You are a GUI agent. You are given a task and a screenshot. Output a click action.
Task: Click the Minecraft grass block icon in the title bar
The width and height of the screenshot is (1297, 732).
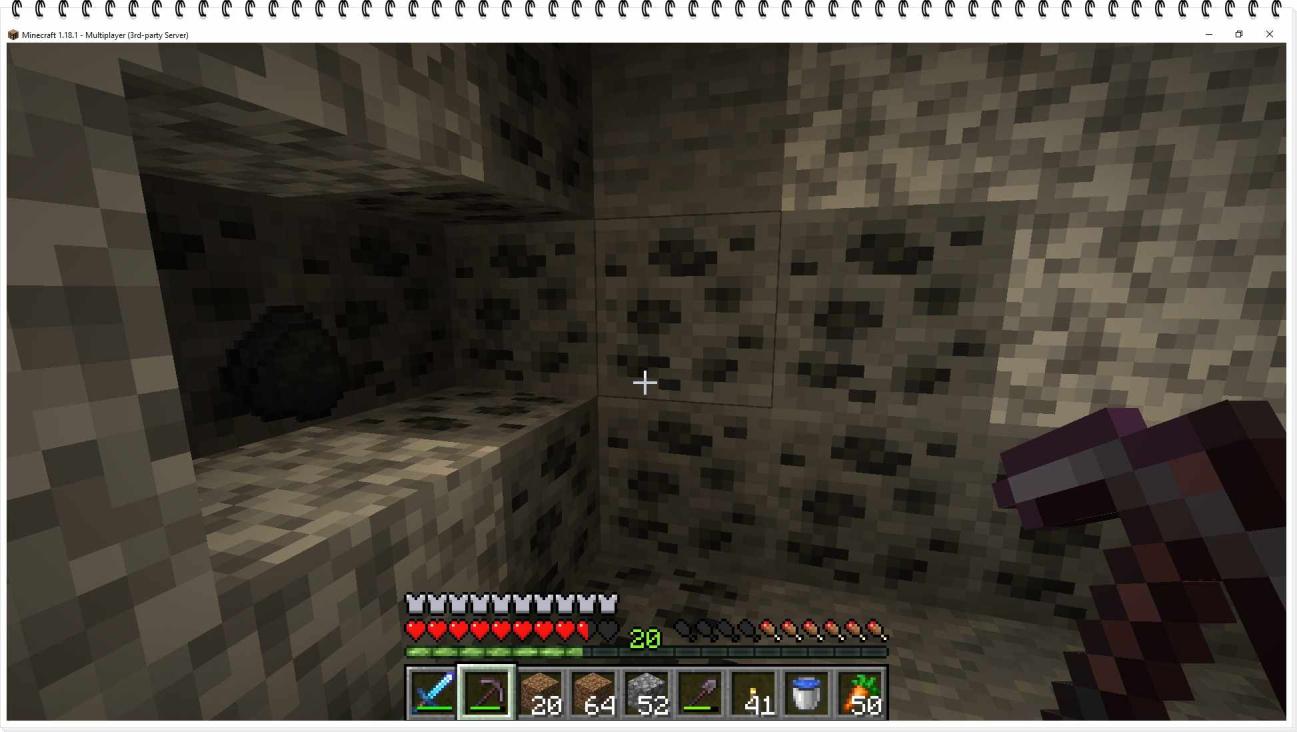(12, 34)
